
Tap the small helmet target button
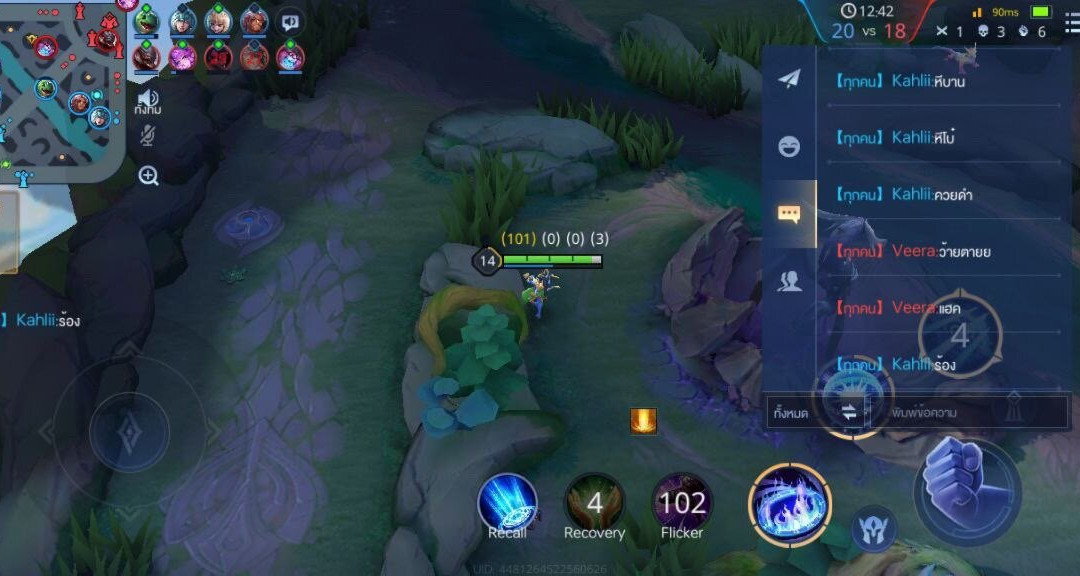tap(873, 528)
